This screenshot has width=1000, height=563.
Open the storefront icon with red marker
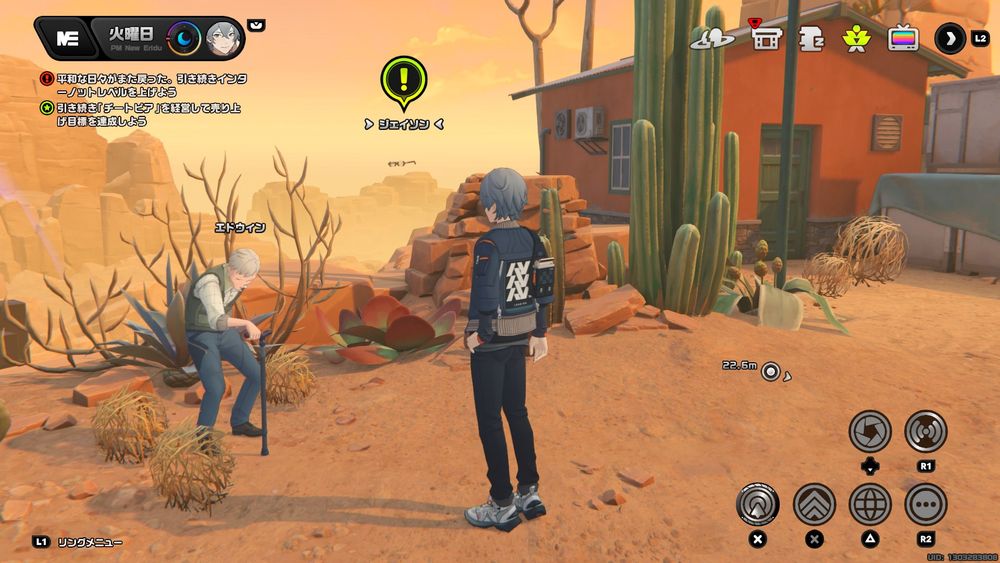(766, 38)
